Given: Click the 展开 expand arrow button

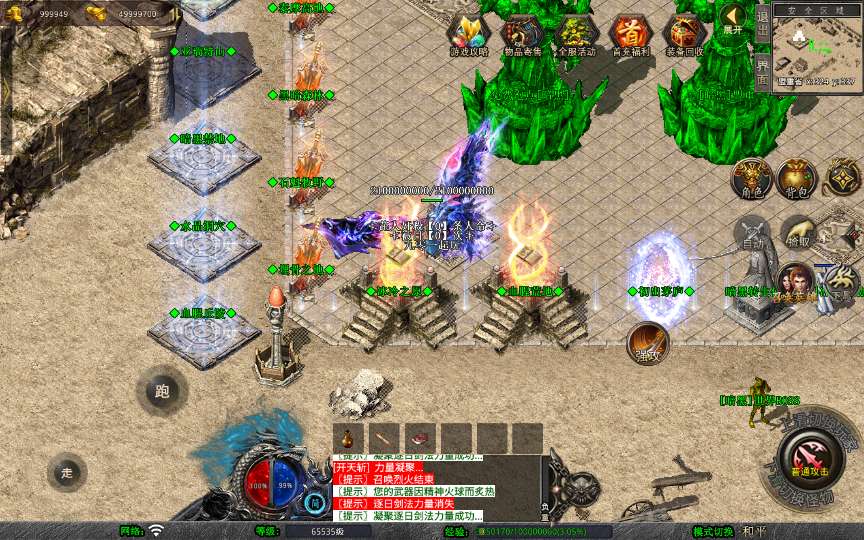Looking at the screenshot, I should click(735, 17).
